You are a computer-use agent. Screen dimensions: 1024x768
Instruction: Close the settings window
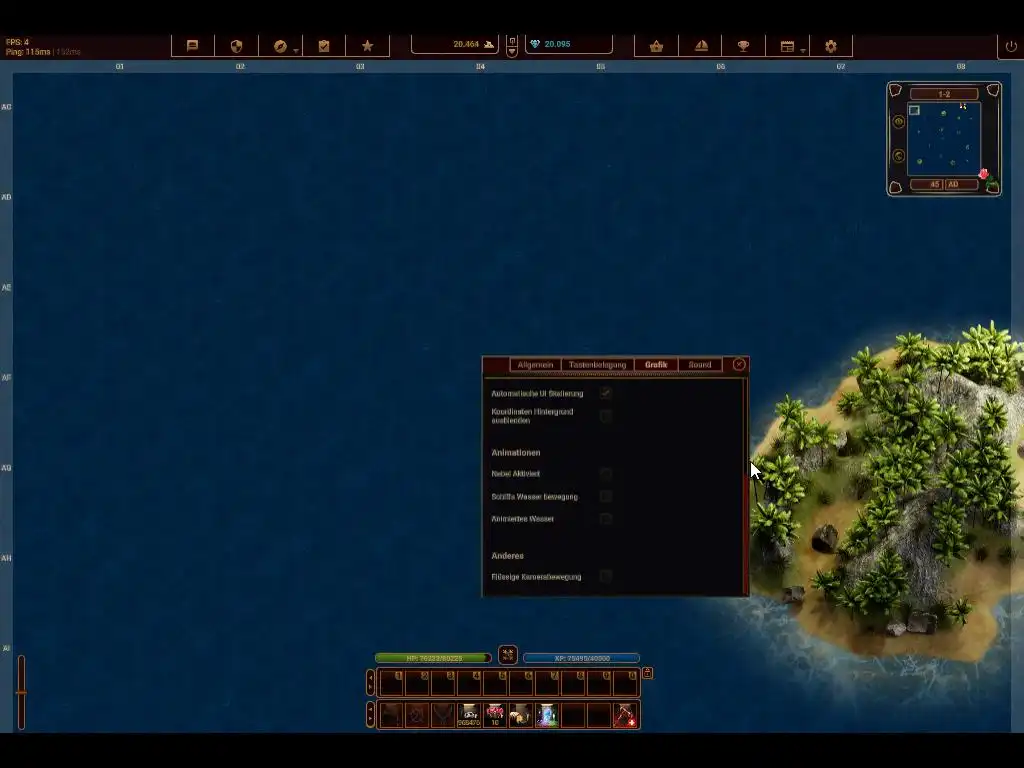tap(739, 365)
